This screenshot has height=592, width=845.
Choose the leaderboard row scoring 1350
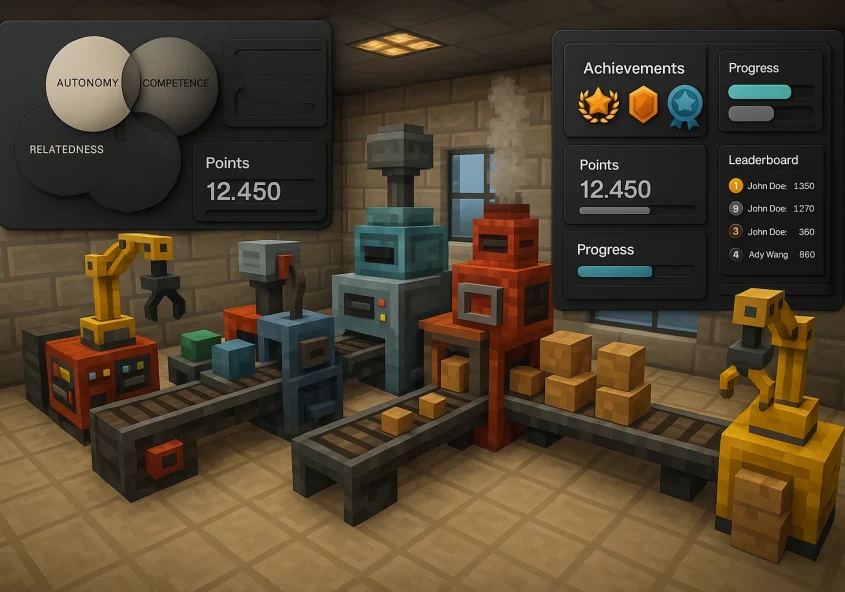coord(772,186)
